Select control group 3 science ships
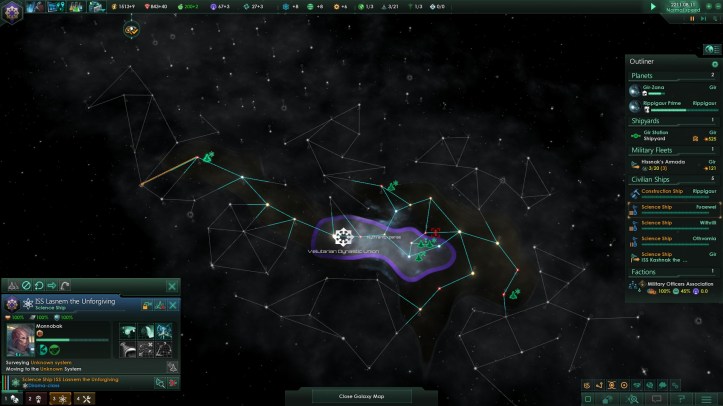723x406 pixels. coord(61,399)
